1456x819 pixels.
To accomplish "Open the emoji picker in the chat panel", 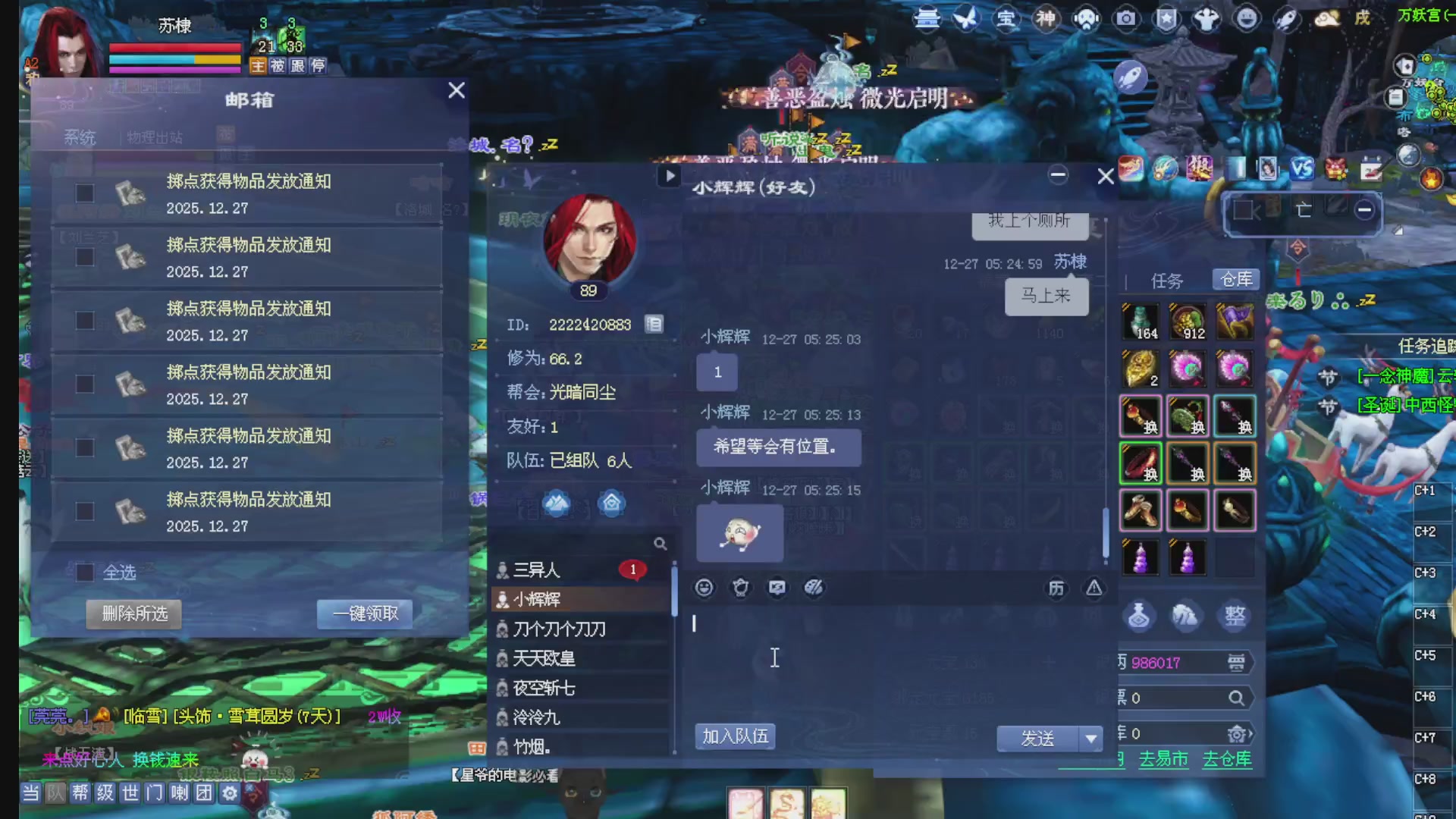I will point(704,588).
